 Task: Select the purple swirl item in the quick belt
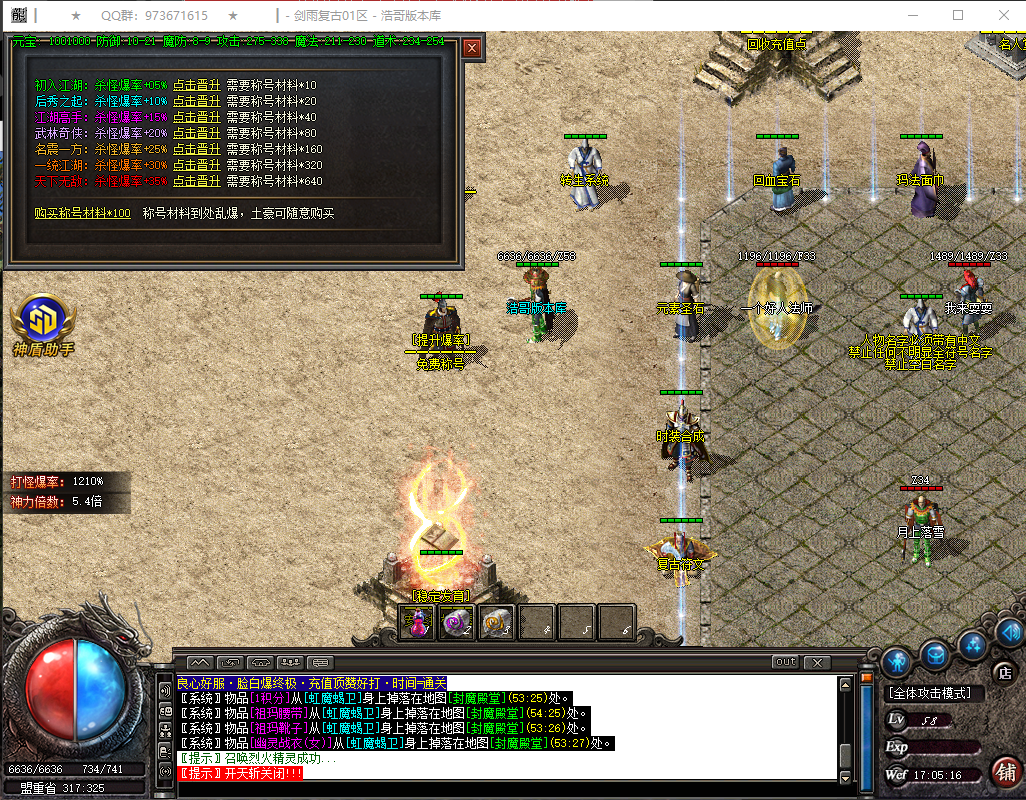coord(457,622)
